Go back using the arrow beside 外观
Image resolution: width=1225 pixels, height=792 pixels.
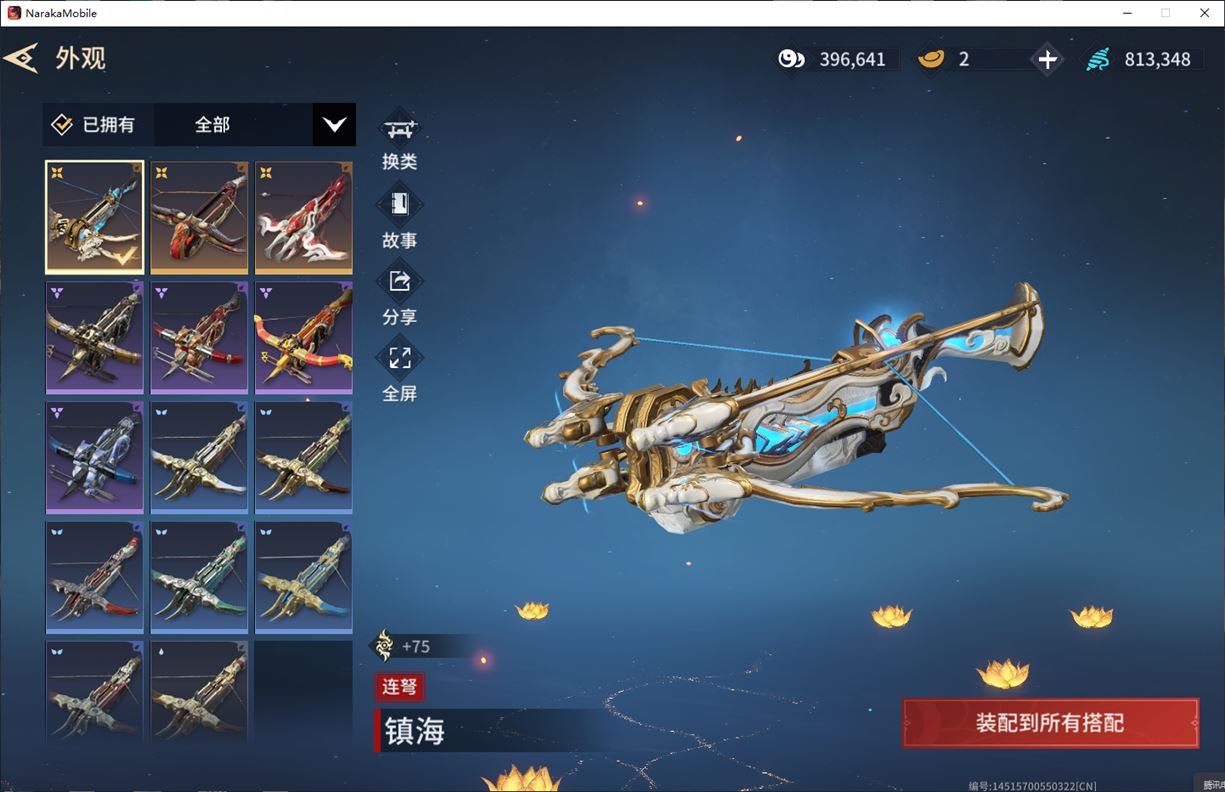pyautogui.click(x=21, y=58)
